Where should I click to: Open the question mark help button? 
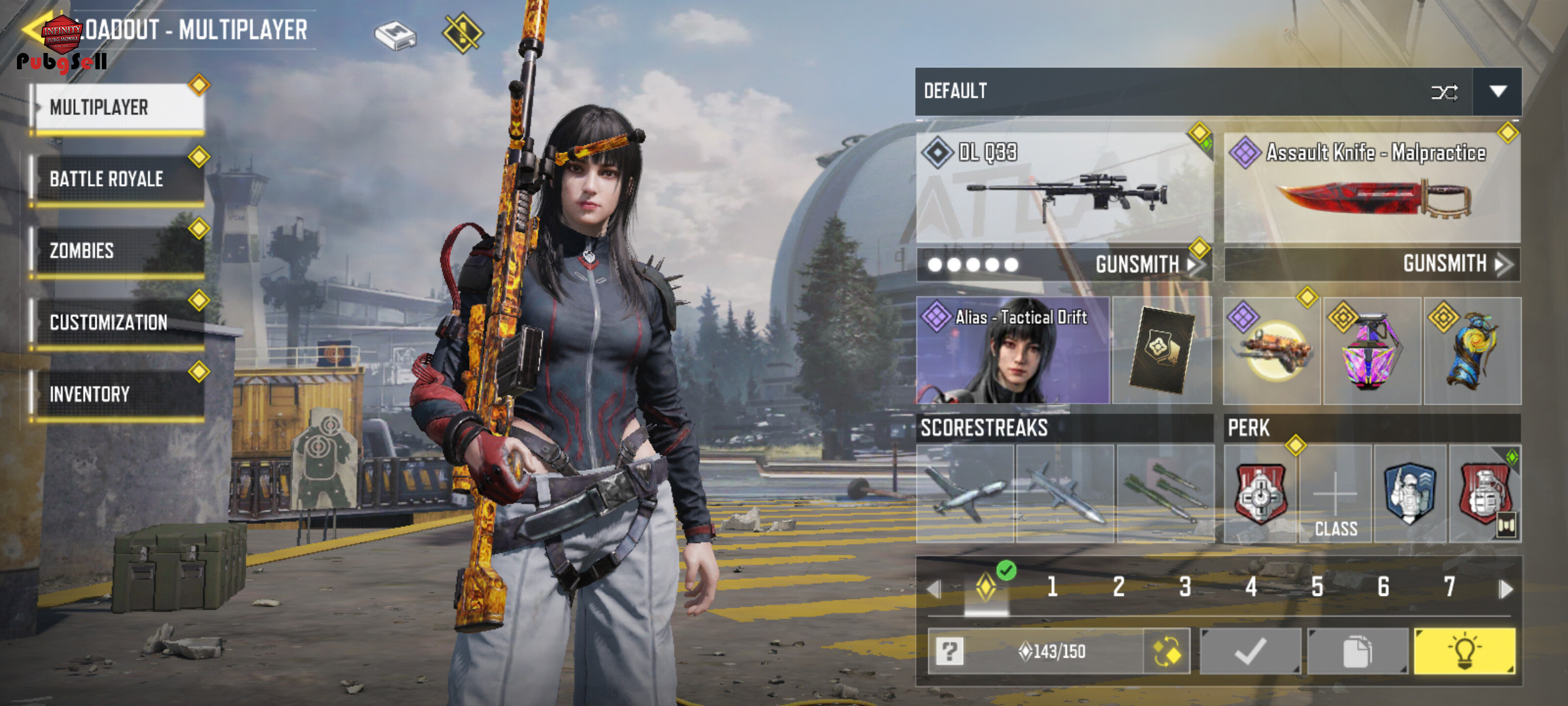[x=949, y=651]
